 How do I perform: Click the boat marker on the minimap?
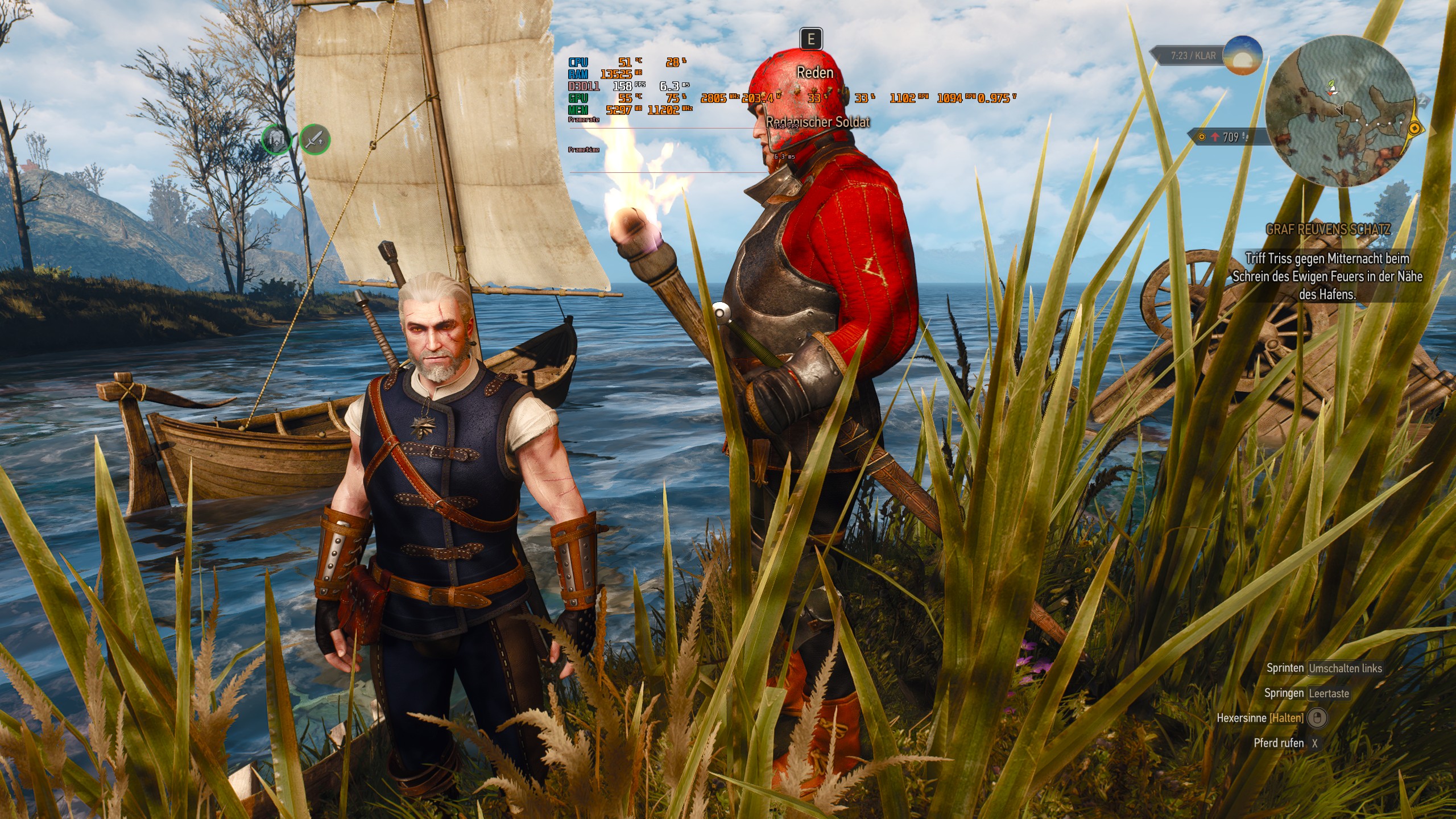(1333, 93)
